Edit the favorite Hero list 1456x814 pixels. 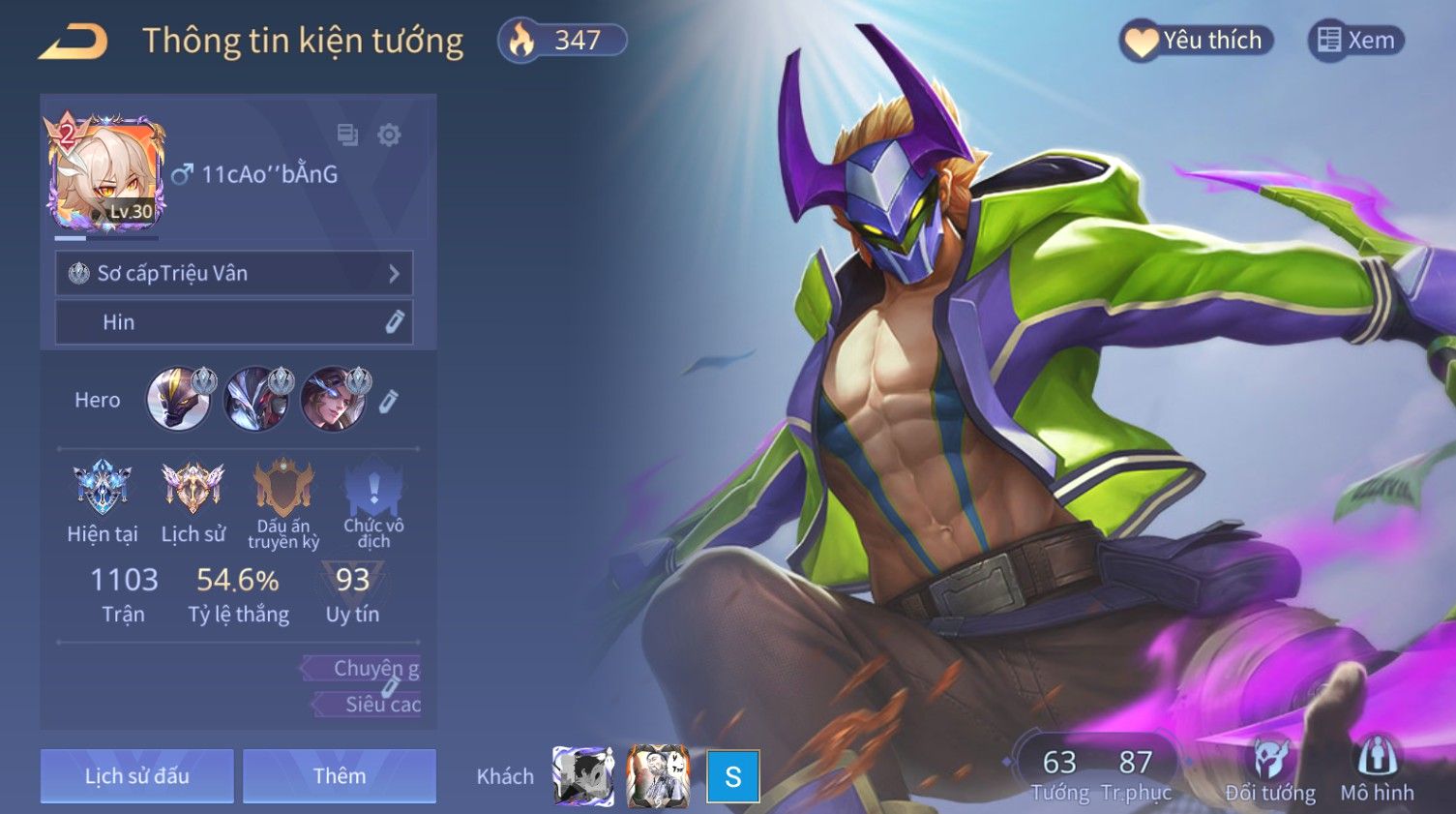[x=388, y=401]
